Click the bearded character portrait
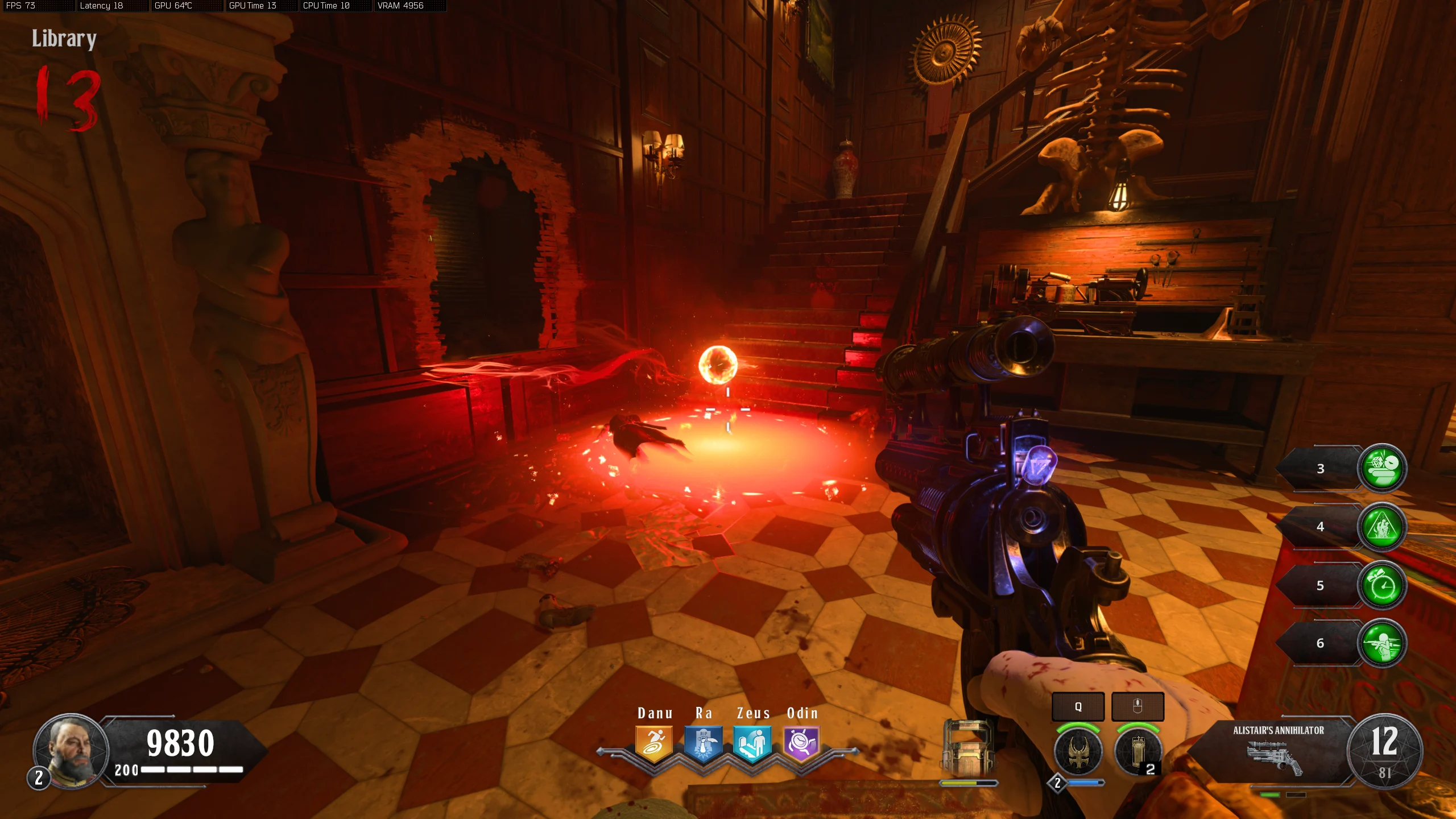The width and height of the screenshot is (1456, 819). (71, 751)
